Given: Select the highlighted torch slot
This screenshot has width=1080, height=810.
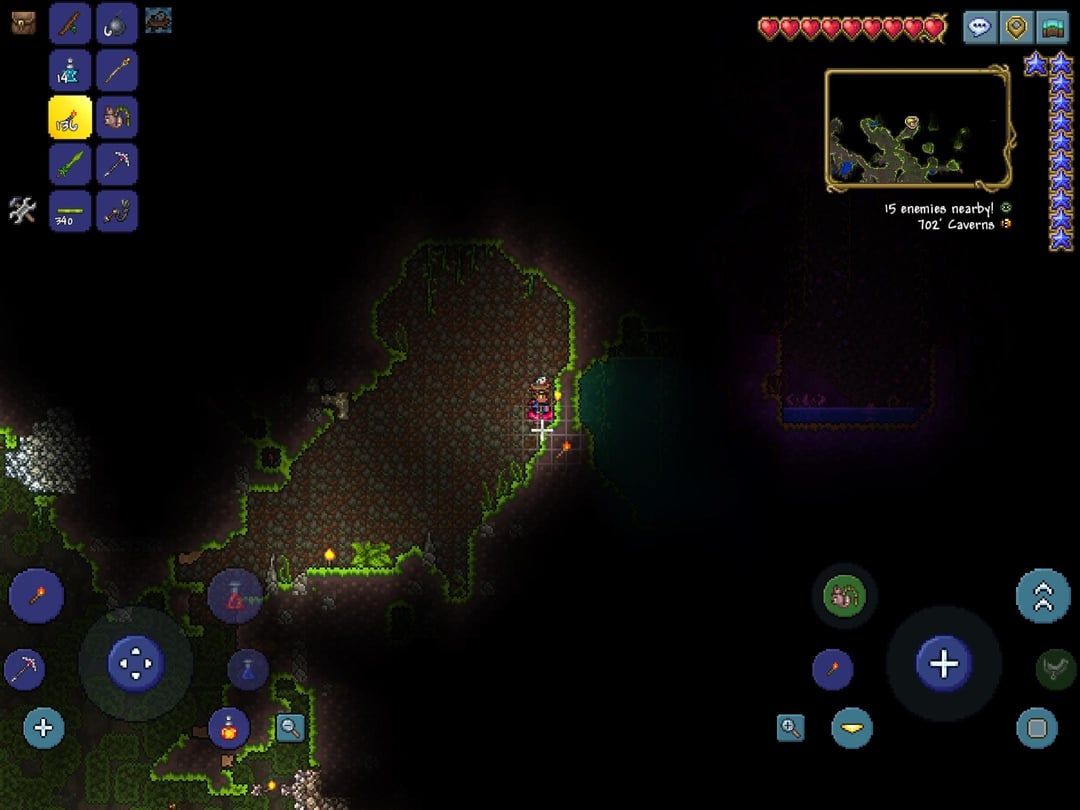Looking at the screenshot, I should [x=70, y=117].
